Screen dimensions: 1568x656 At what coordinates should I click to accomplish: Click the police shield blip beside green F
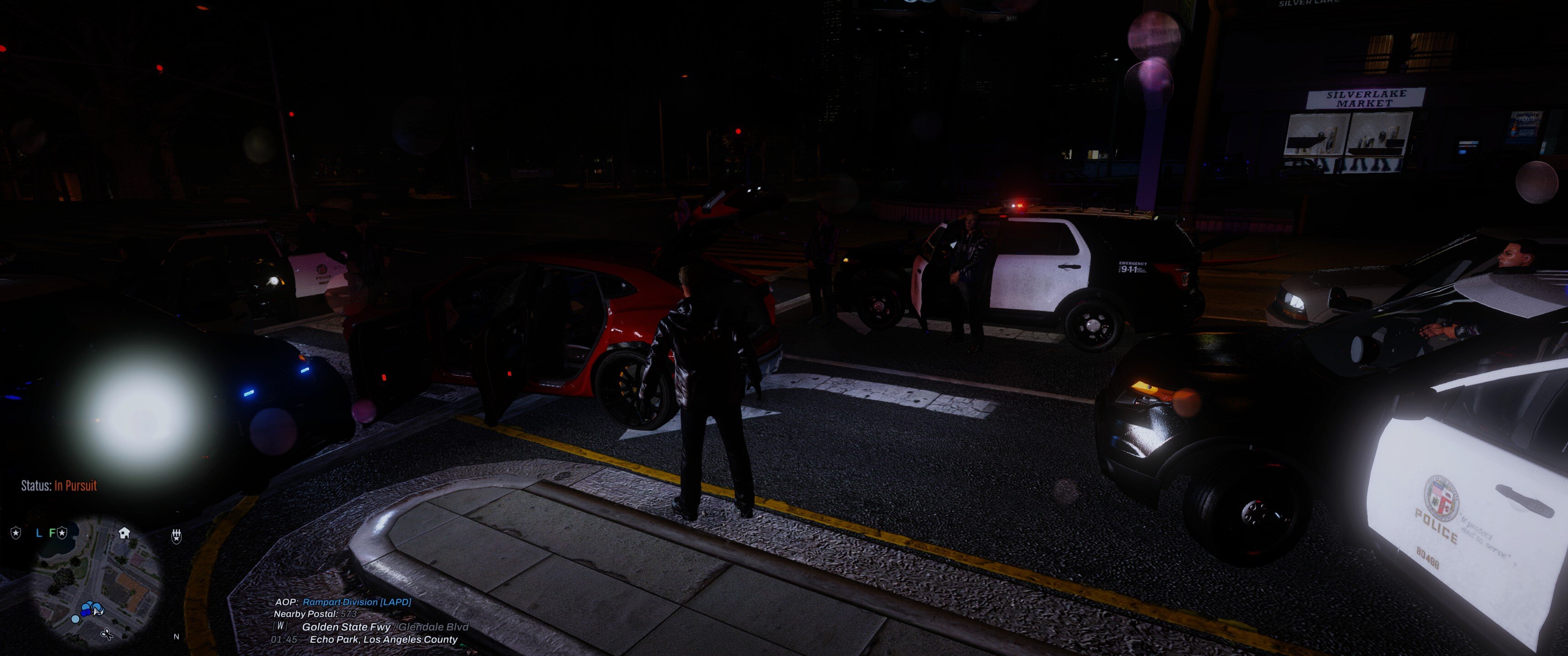pos(62,533)
